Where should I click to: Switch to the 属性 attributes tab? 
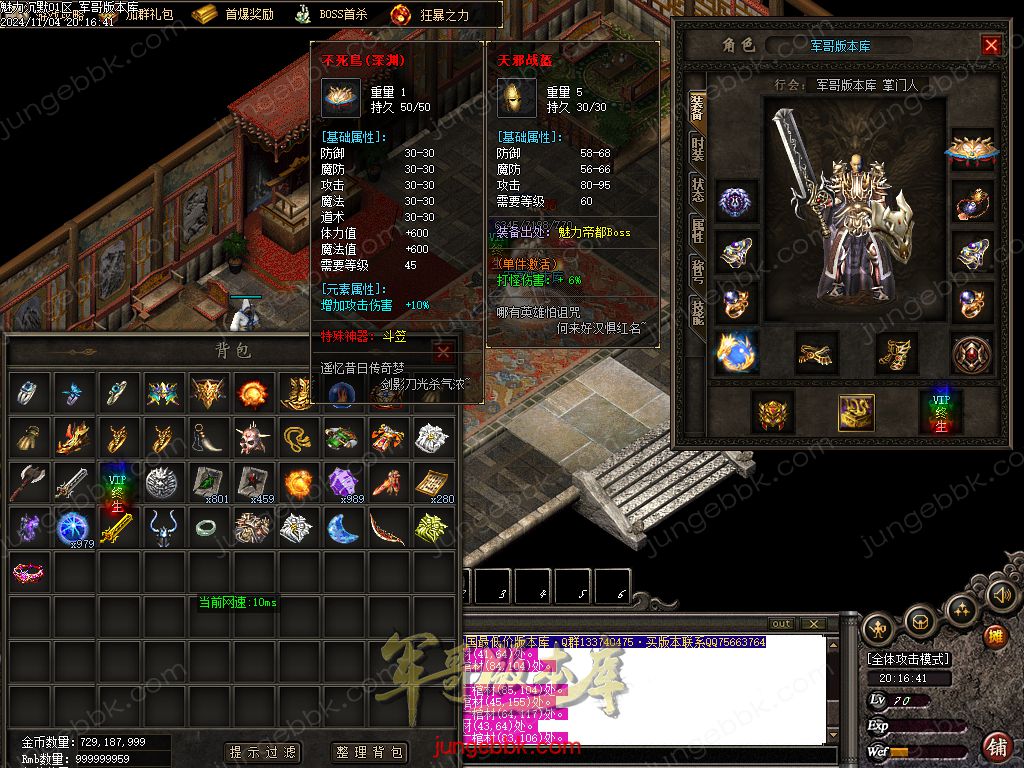tap(697, 230)
